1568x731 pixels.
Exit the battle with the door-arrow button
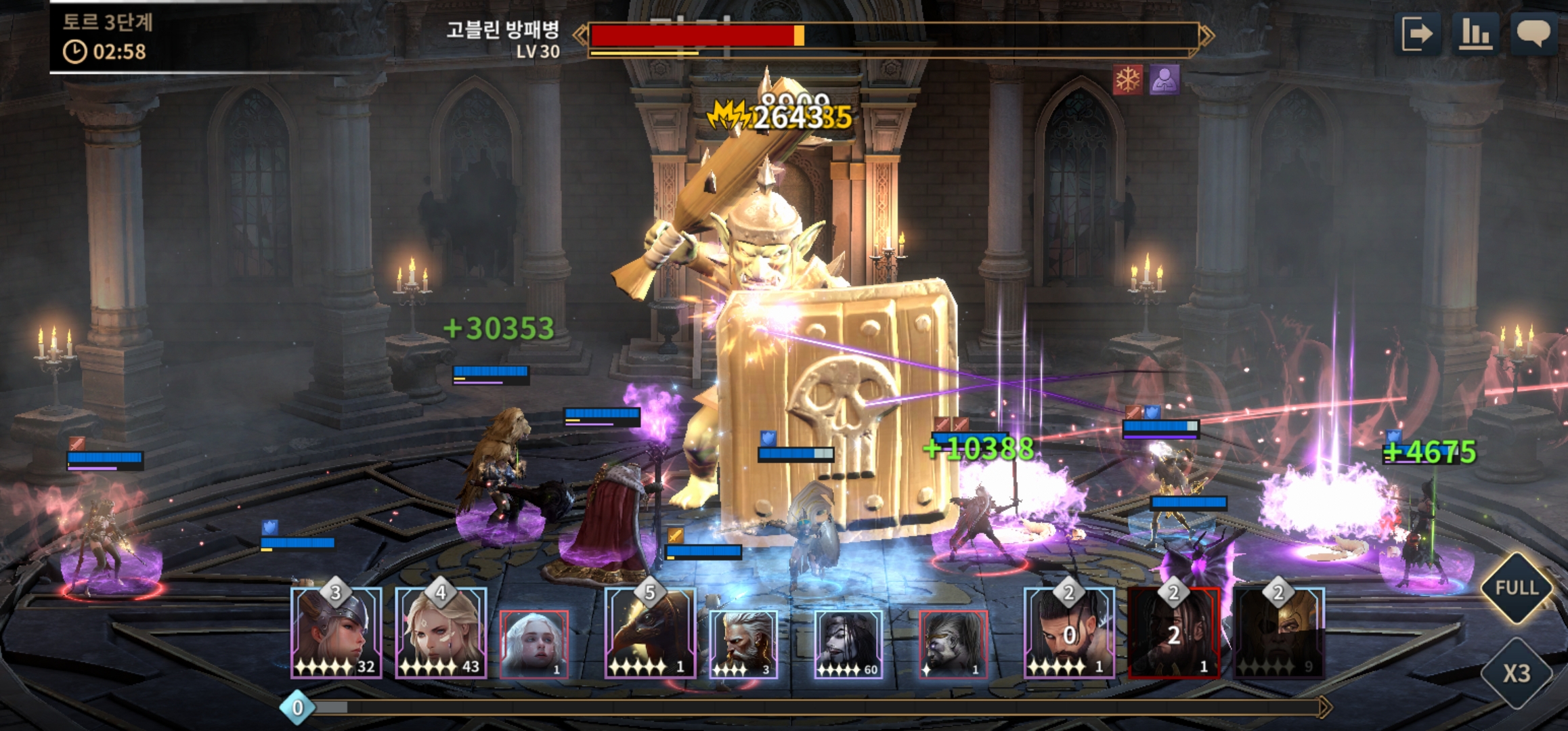(x=1417, y=34)
